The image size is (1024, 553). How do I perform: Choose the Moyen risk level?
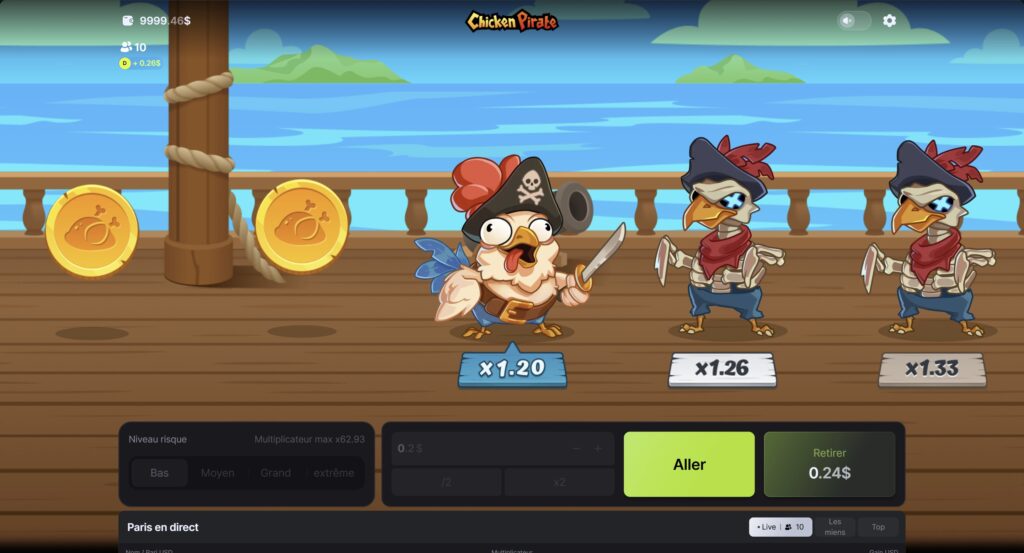click(x=217, y=473)
